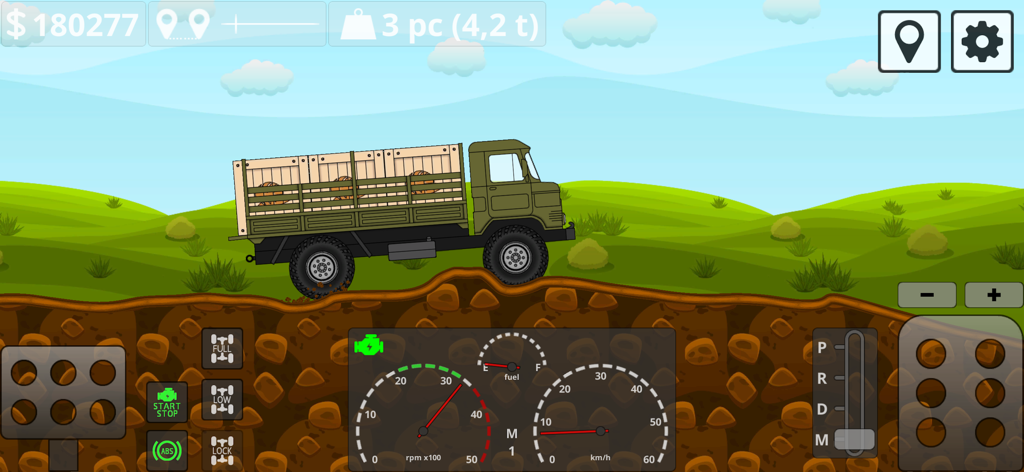Click the gear selector's M handle
The image size is (1024, 472).
(x=854, y=439)
